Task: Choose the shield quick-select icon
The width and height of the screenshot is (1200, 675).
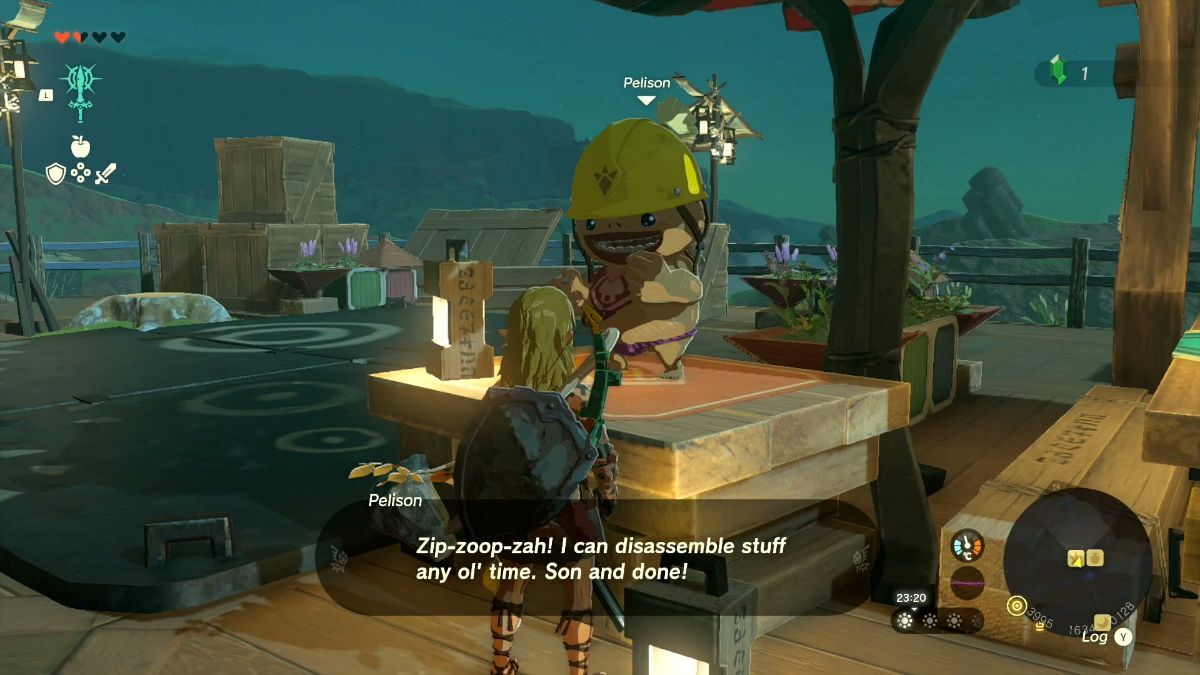Action: point(56,174)
